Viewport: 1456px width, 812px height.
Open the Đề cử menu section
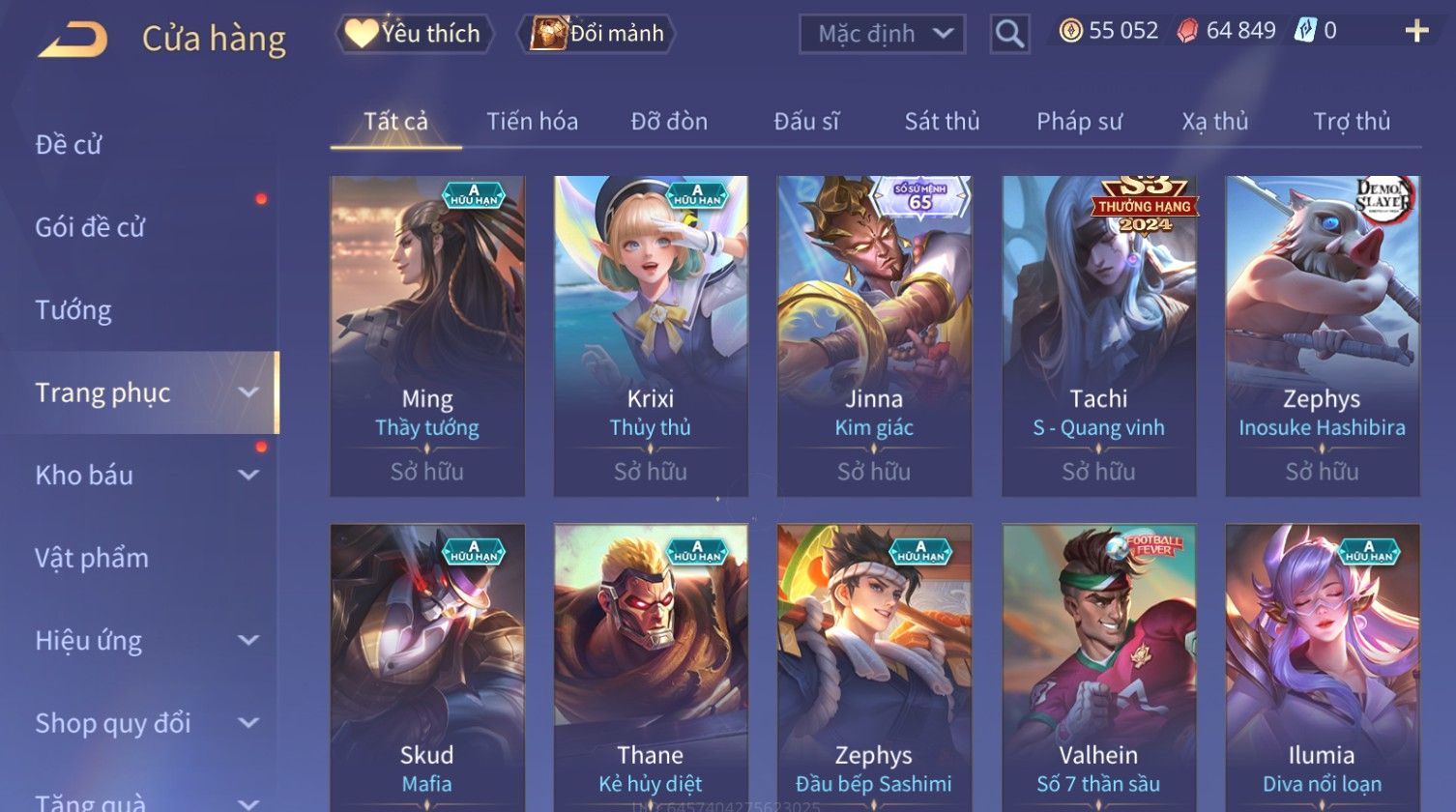69,145
